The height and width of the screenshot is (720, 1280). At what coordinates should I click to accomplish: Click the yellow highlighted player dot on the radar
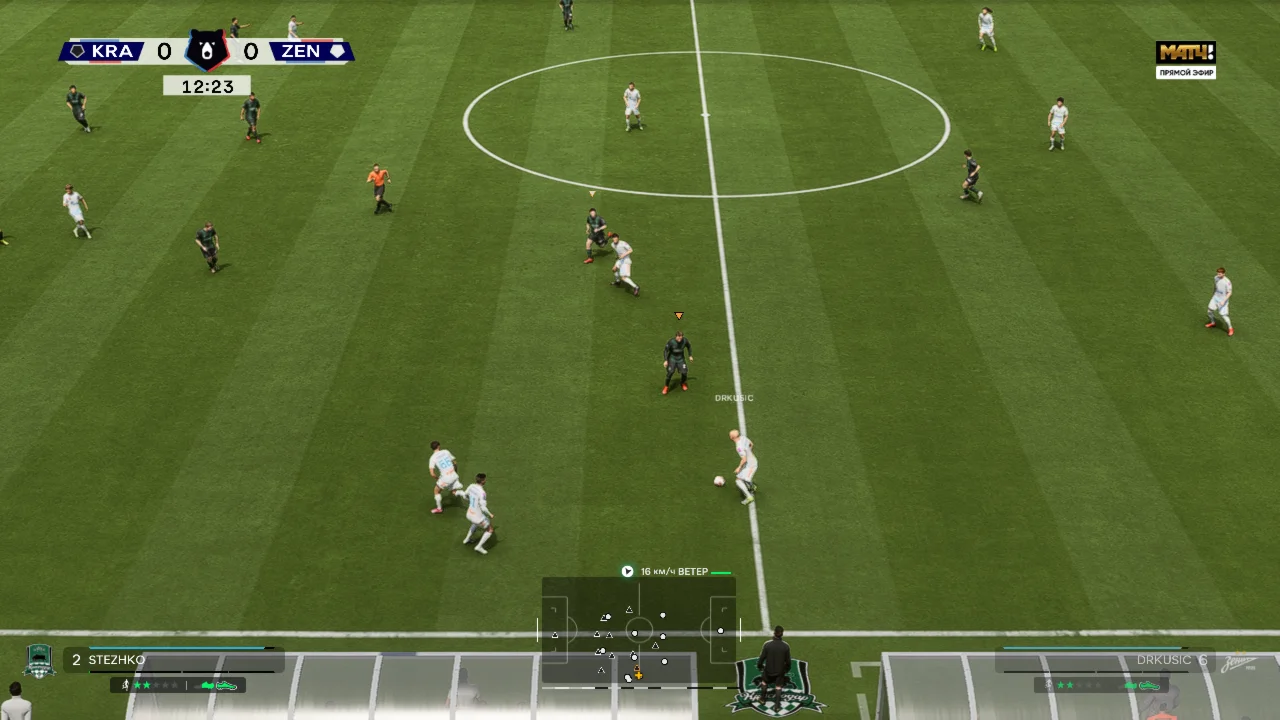coord(637,674)
